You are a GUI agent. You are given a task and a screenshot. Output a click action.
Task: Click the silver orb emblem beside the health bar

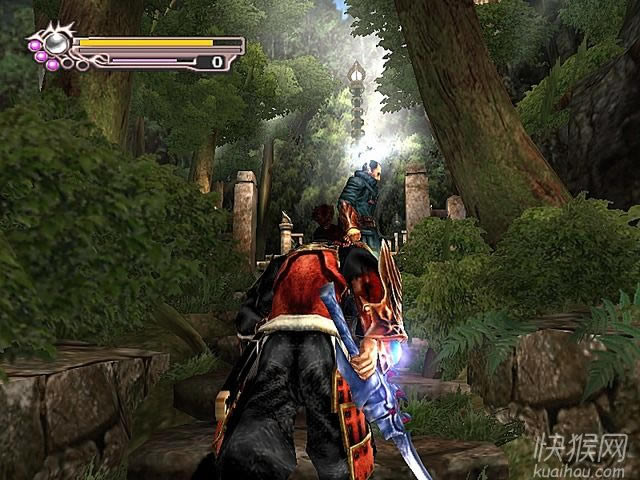pyautogui.click(x=58, y=42)
